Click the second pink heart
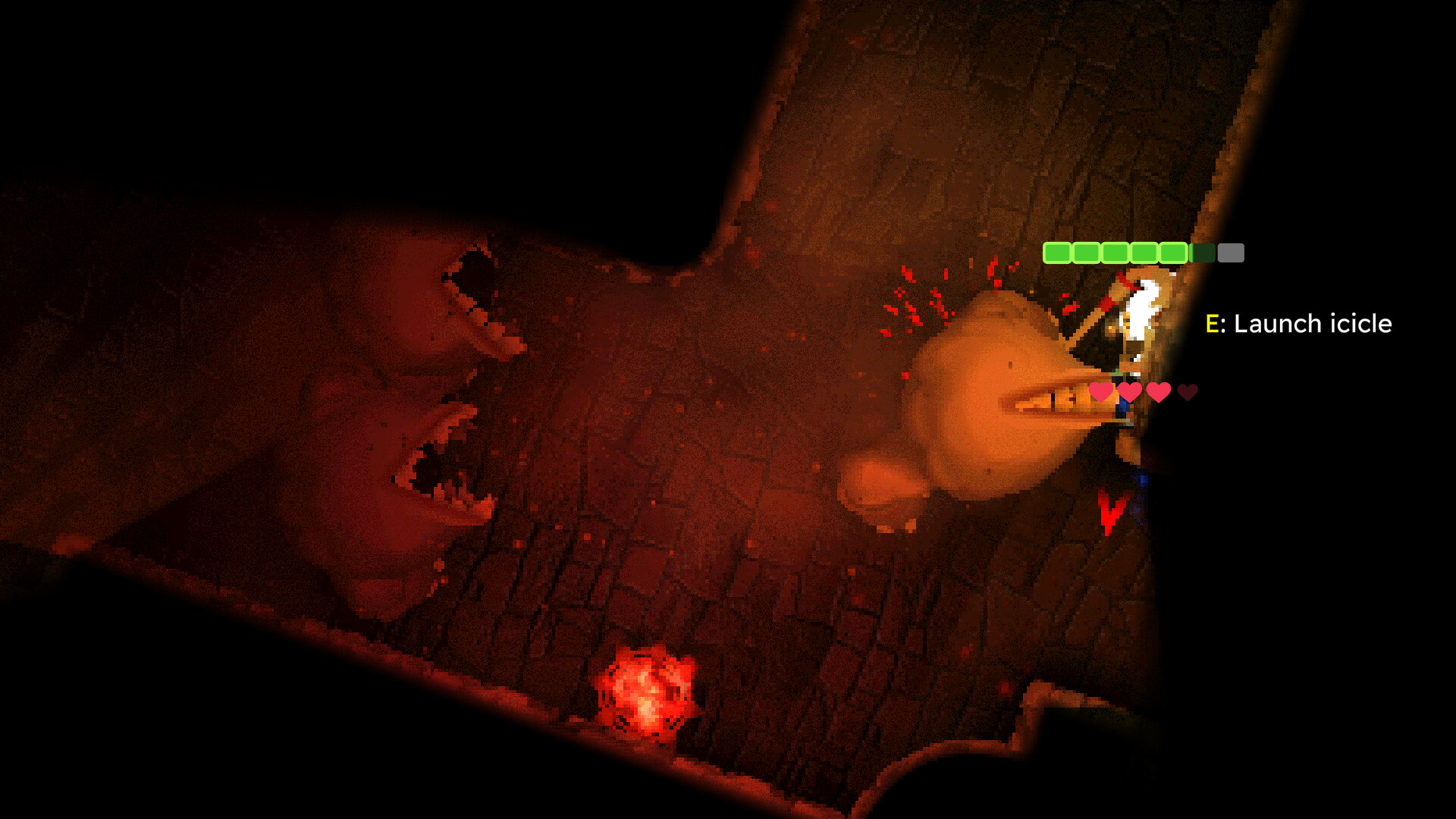Image resolution: width=1456 pixels, height=819 pixels. tap(1130, 392)
